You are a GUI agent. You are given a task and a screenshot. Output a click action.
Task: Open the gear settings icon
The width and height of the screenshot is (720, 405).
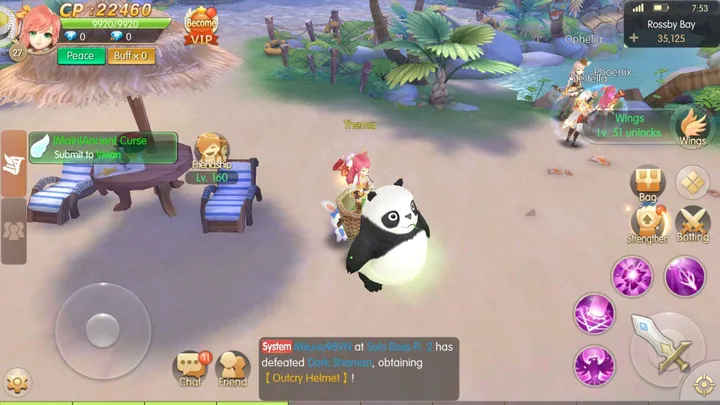click(16, 381)
